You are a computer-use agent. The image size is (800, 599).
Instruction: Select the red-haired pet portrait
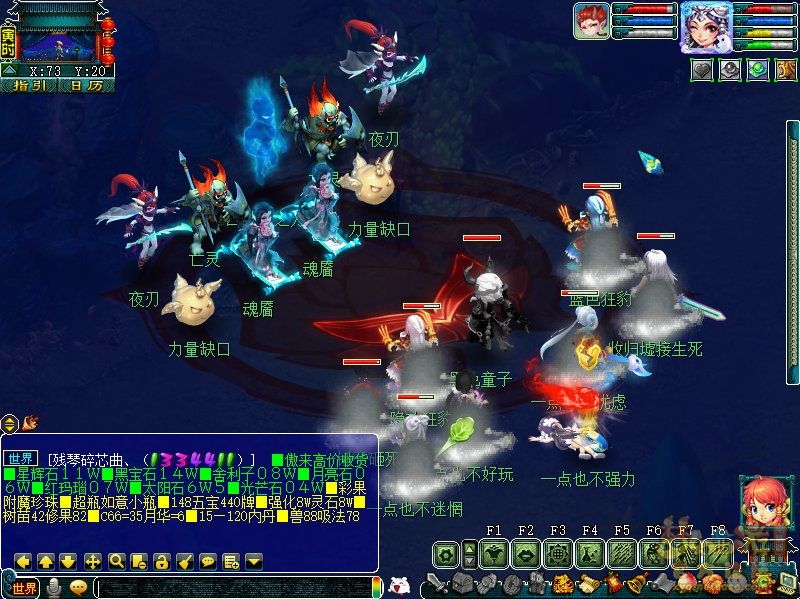tap(591, 21)
